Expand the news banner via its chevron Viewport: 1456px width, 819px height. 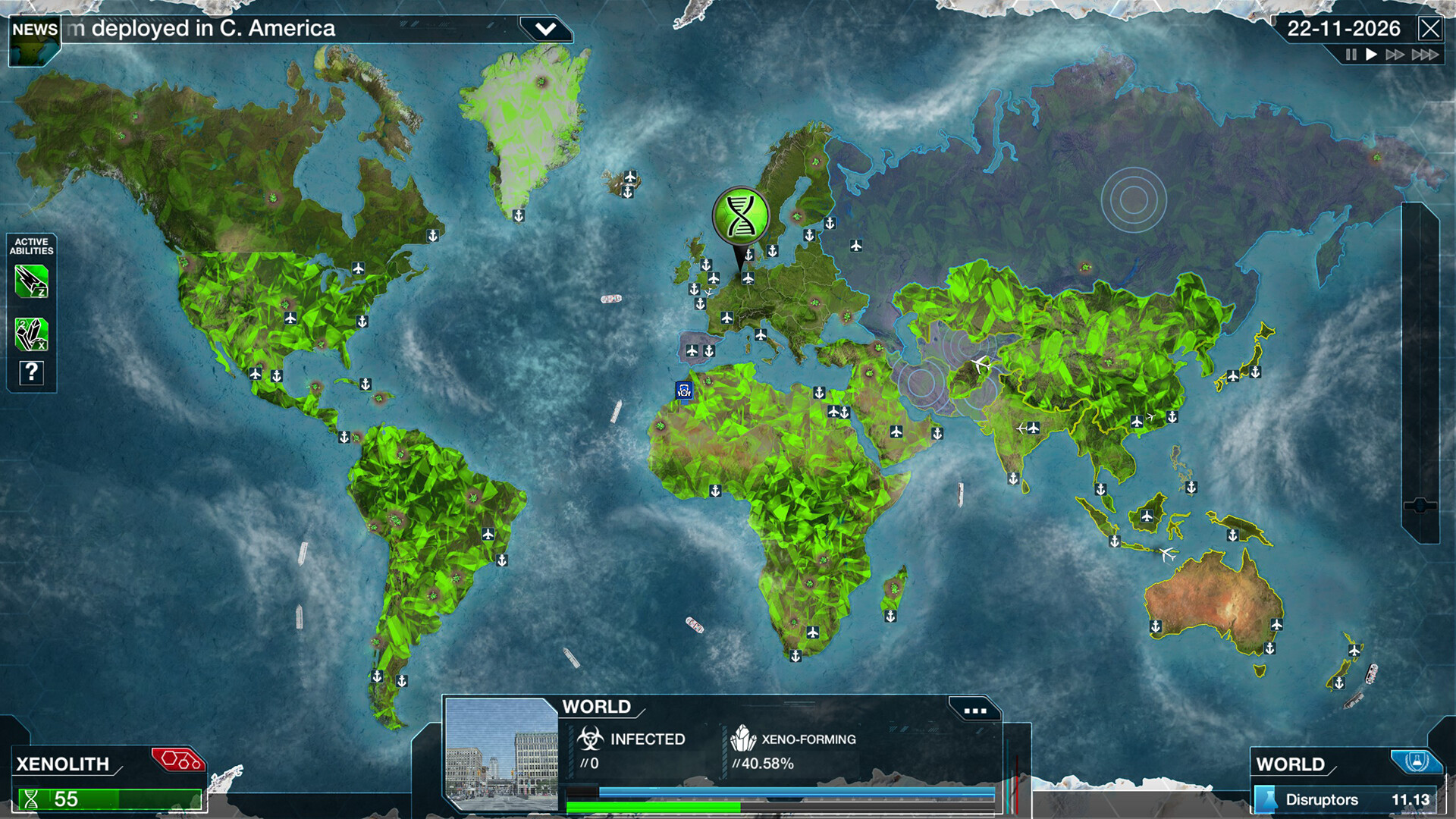[x=544, y=28]
